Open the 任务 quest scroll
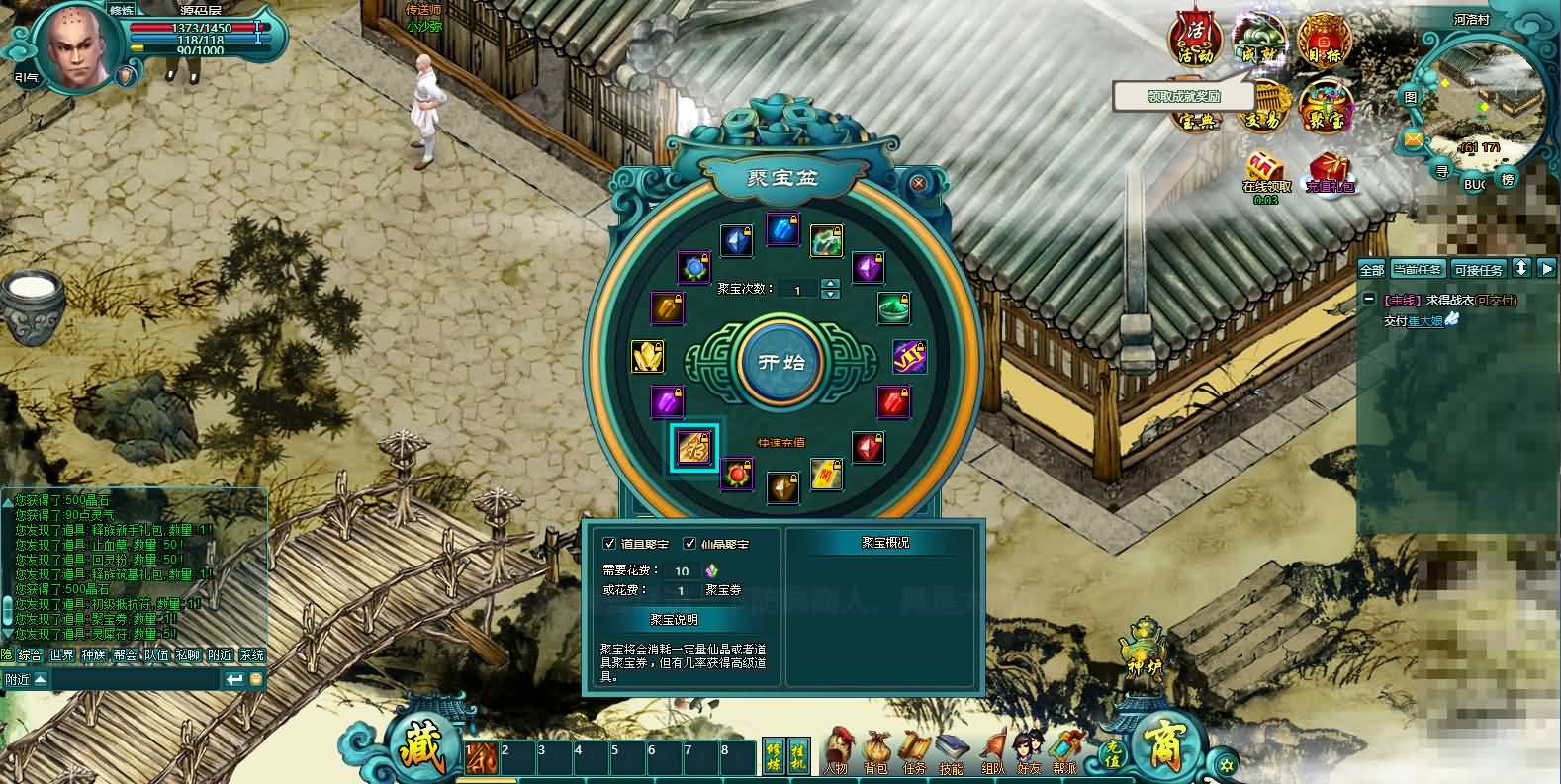Image resolution: width=1561 pixels, height=784 pixels. [914, 751]
